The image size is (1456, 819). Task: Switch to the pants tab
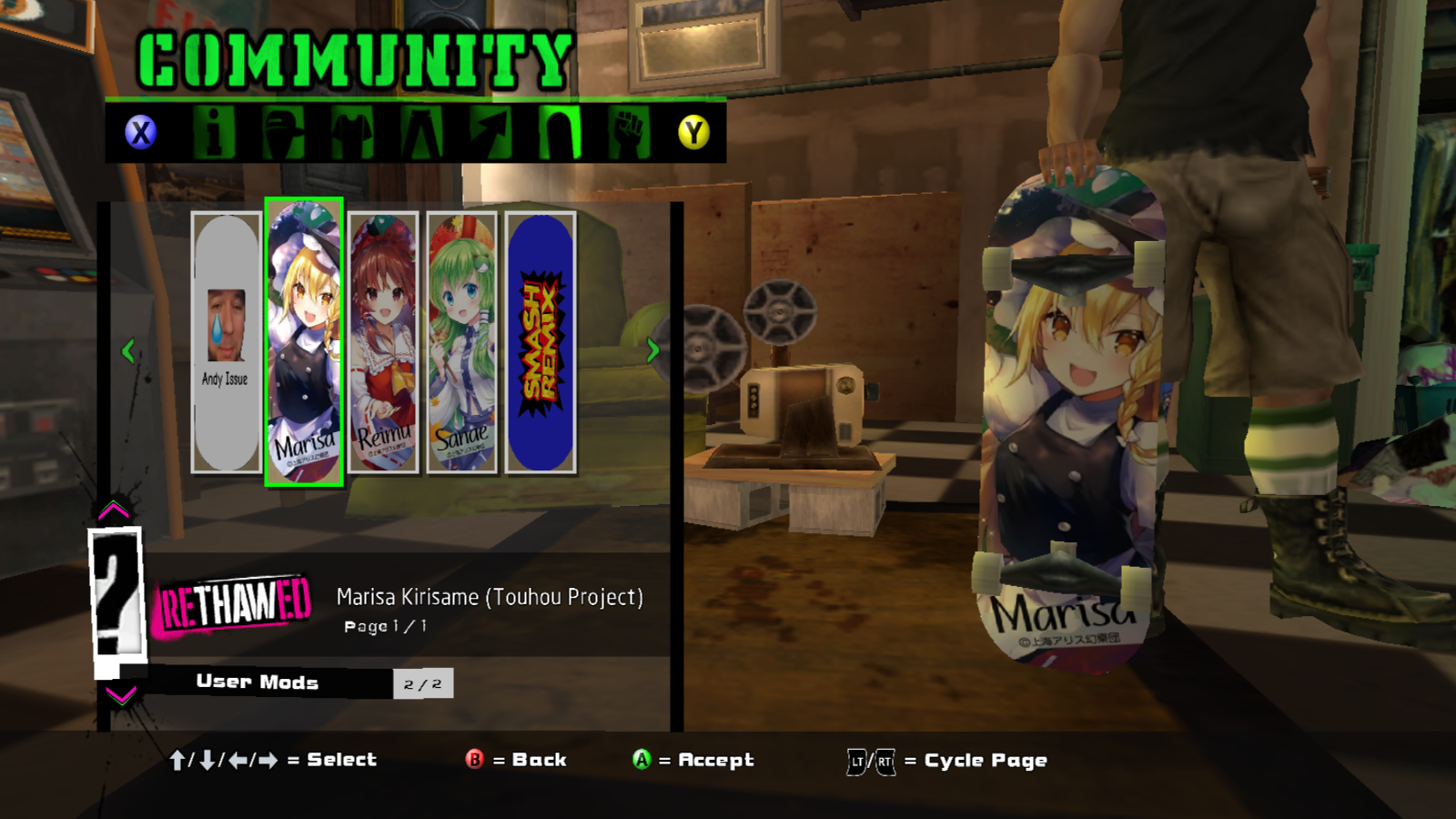point(421,133)
